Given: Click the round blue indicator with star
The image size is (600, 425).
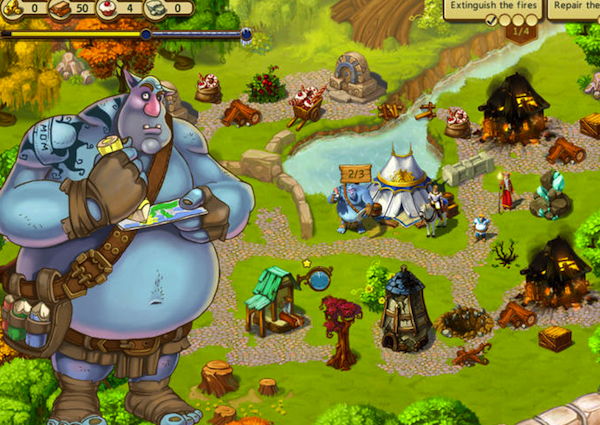Looking at the screenshot, I should 319,279.
